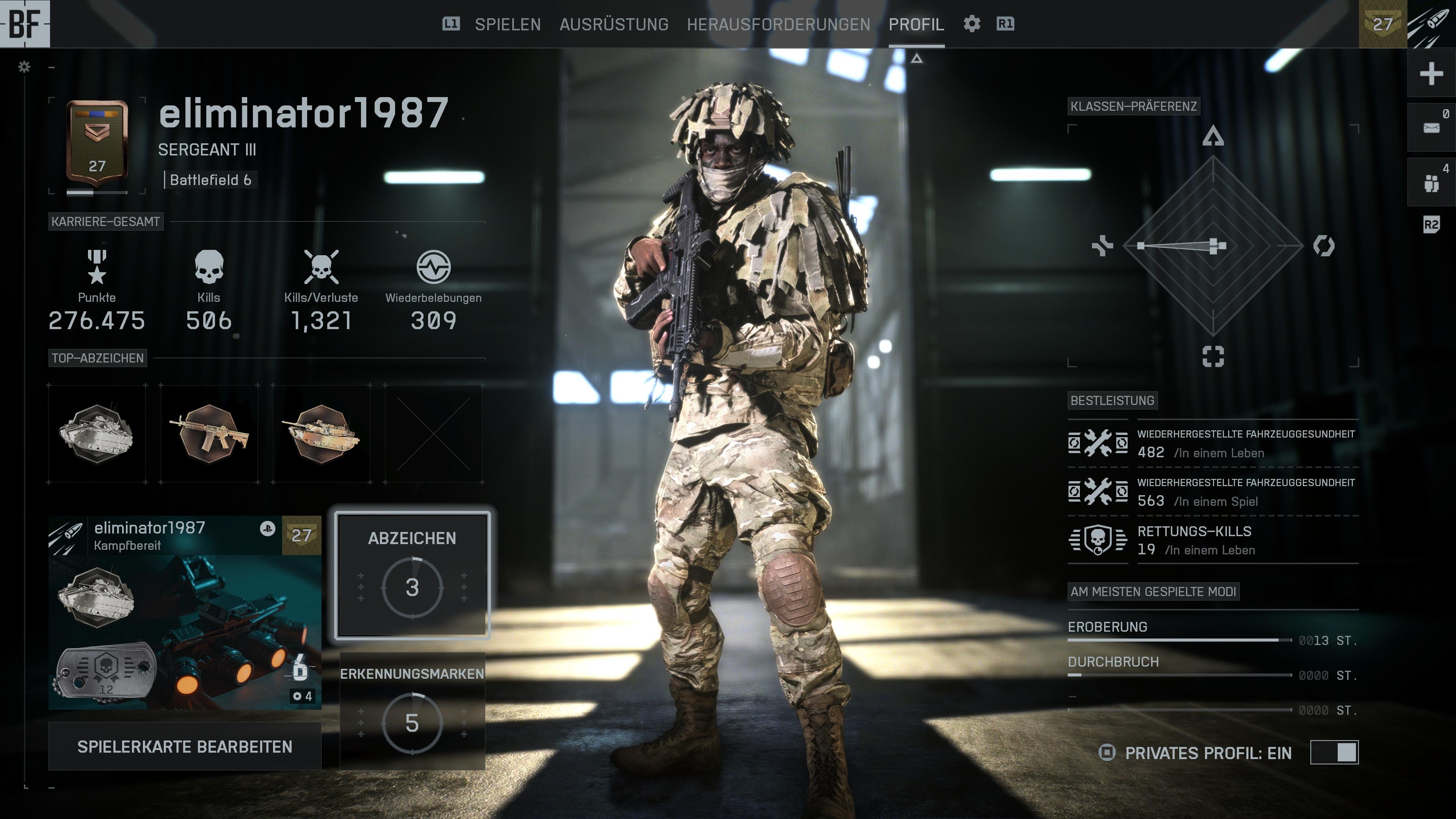Click the plus button to add party member
The height and width of the screenshot is (819, 1456).
tap(1431, 74)
